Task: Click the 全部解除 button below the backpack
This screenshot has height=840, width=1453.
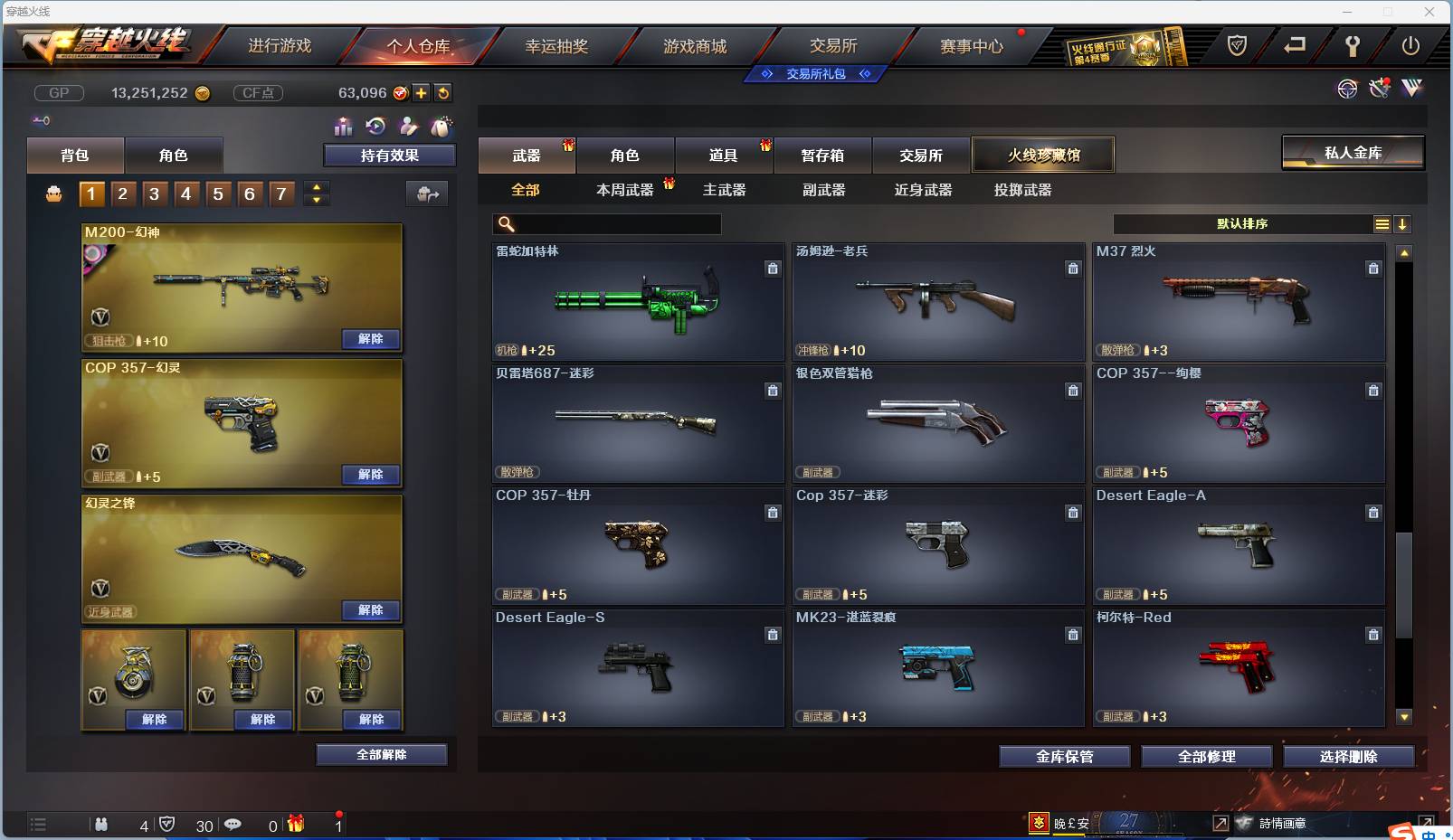Action: point(381,754)
